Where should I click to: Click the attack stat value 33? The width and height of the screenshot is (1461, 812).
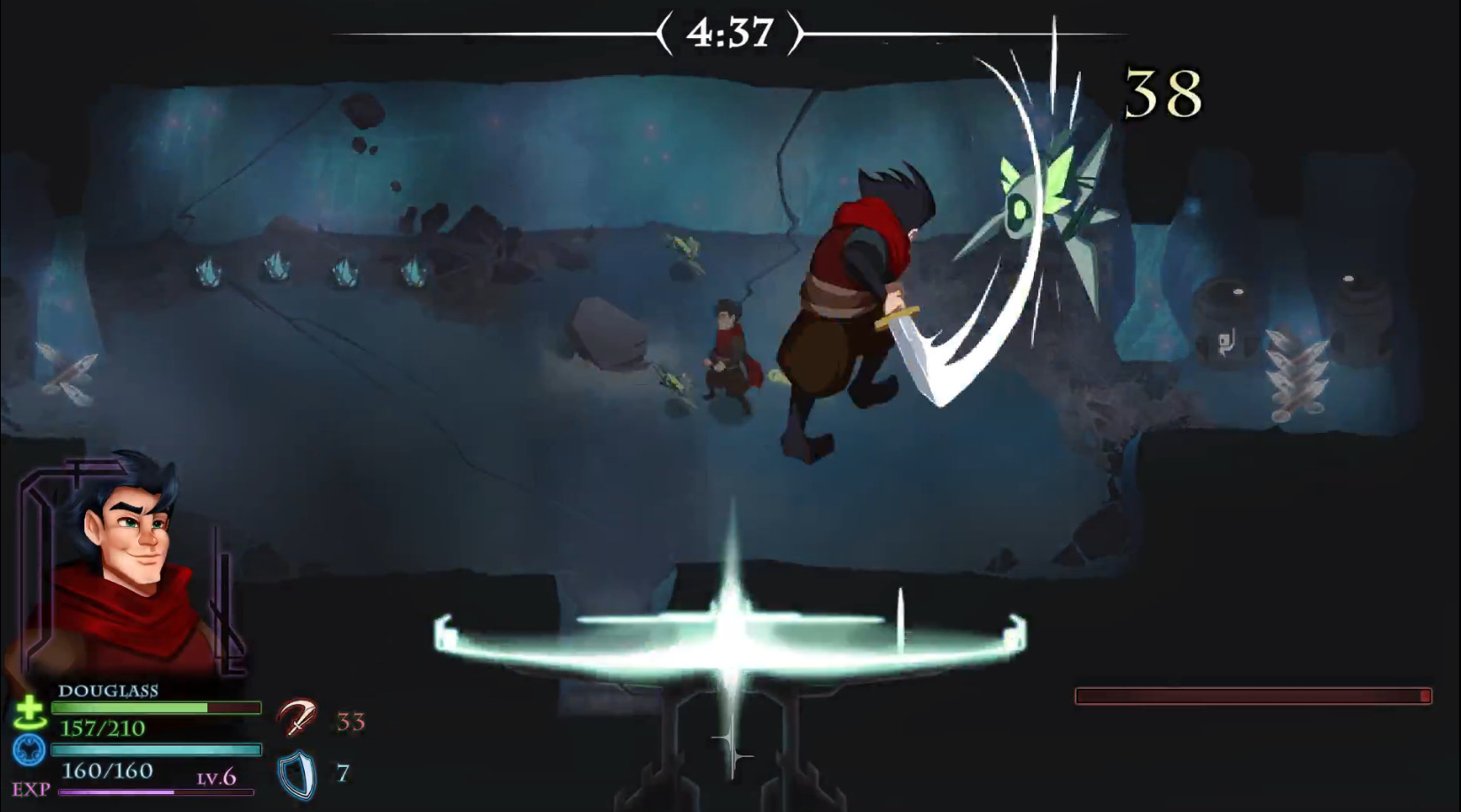[x=352, y=721]
